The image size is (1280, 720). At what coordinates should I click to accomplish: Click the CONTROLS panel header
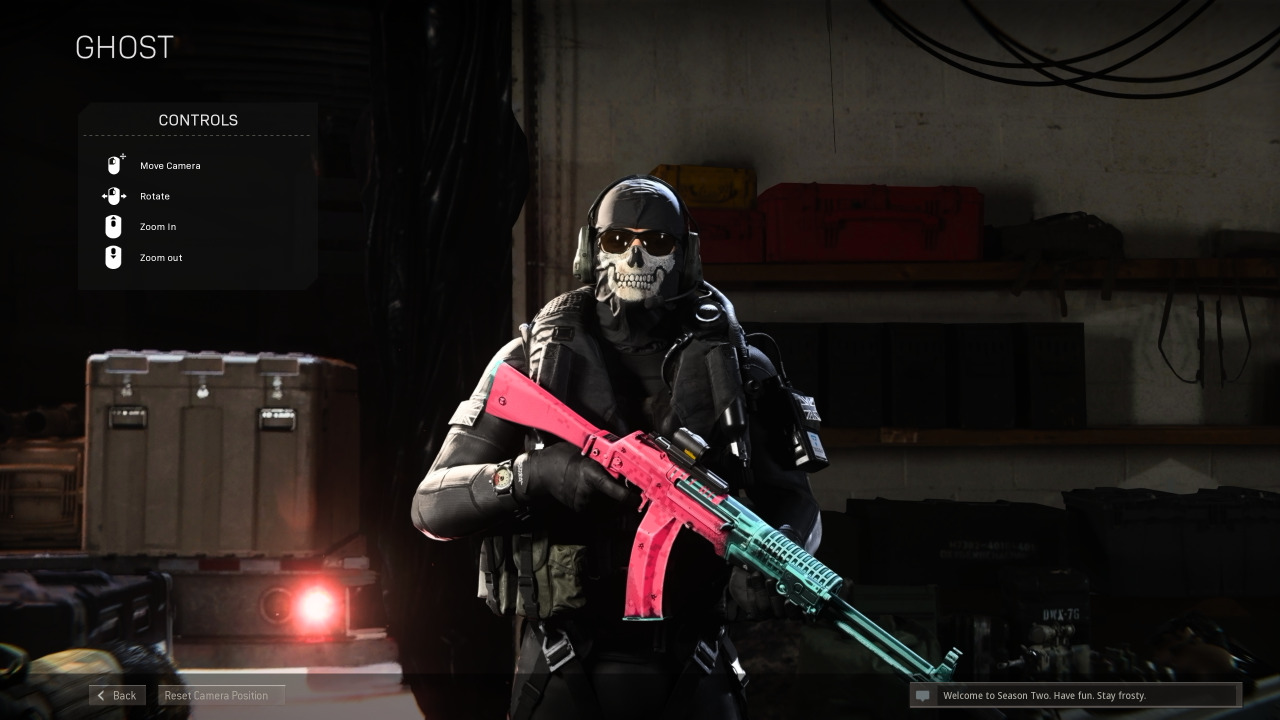tap(197, 120)
